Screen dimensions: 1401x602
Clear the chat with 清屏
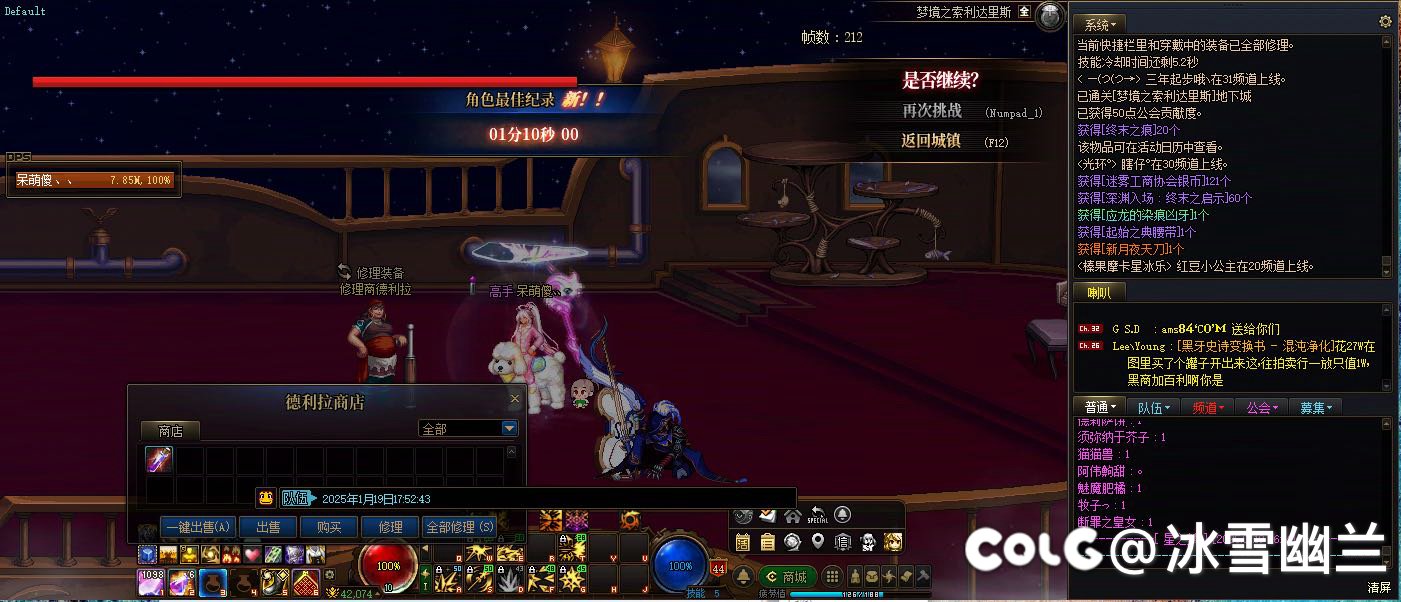(x=1379, y=588)
